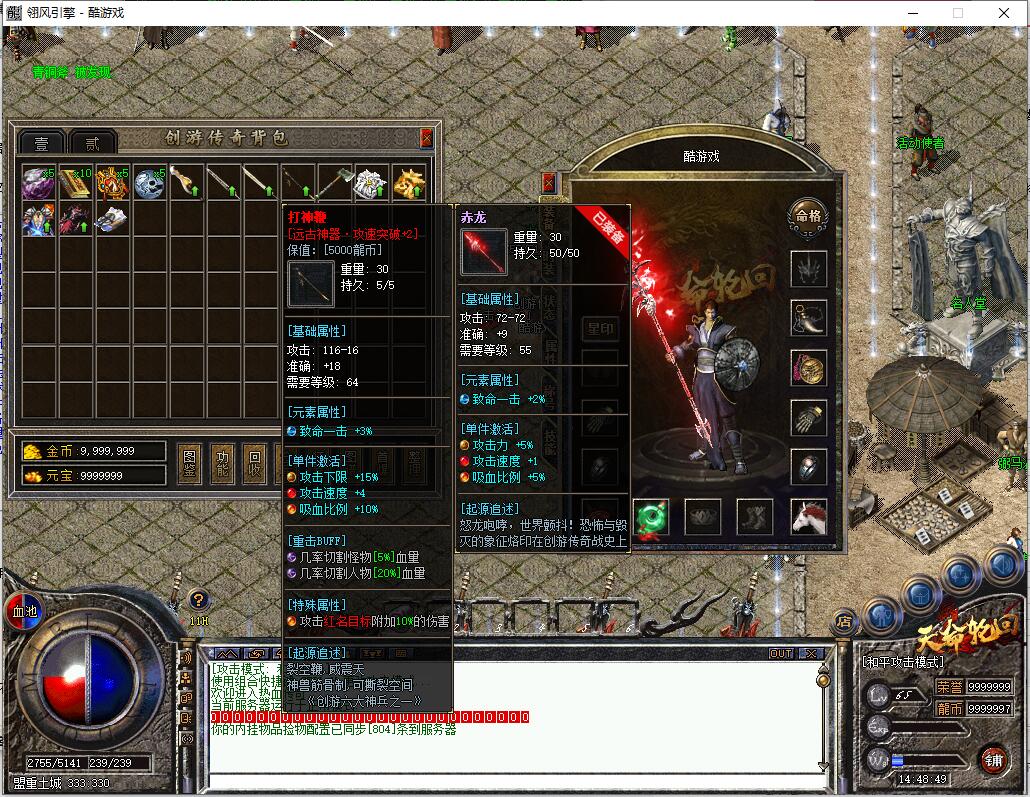Open the 命格 destiny button

[807, 215]
